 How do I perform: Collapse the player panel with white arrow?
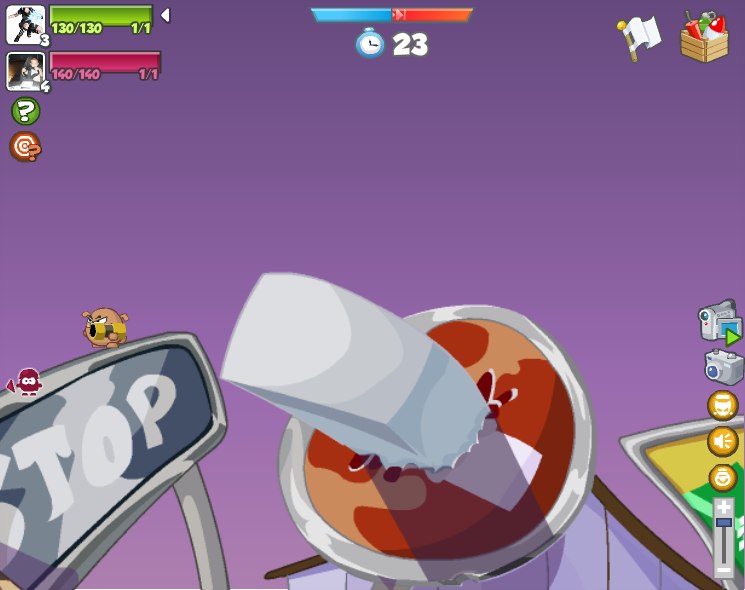pyautogui.click(x=165, y=15)
